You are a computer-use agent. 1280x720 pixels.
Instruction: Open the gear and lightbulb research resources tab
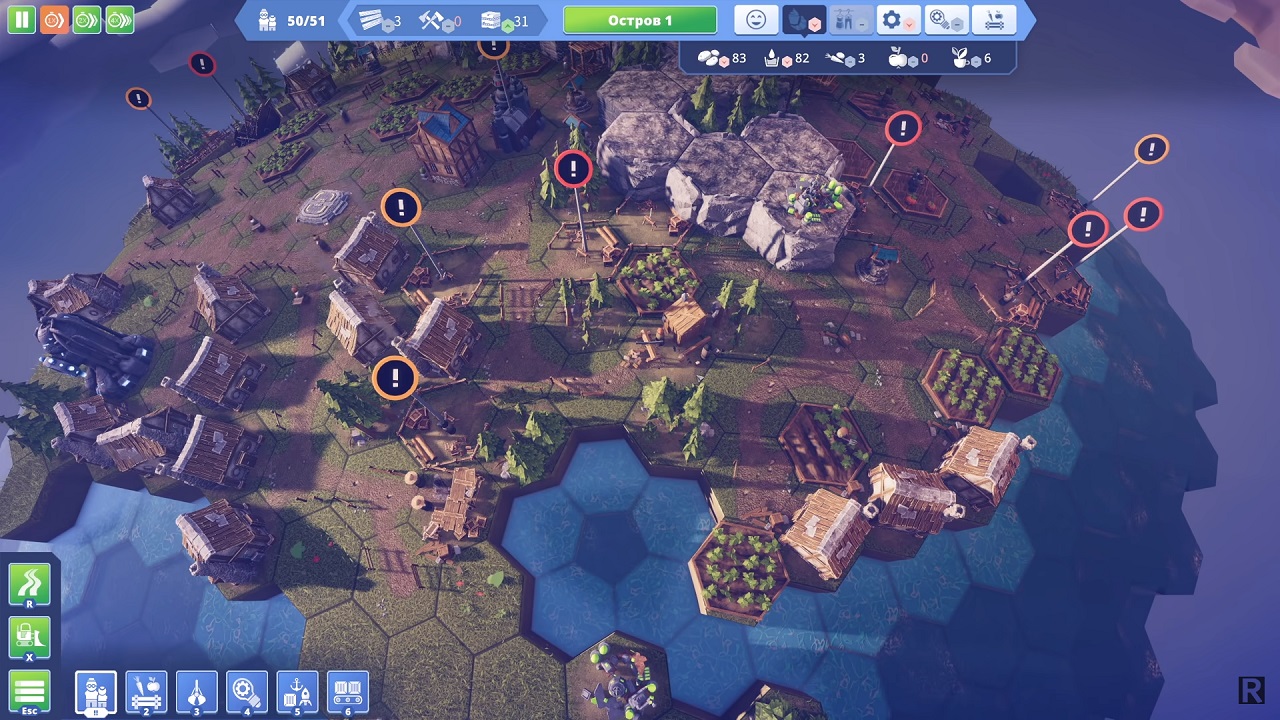946,20
